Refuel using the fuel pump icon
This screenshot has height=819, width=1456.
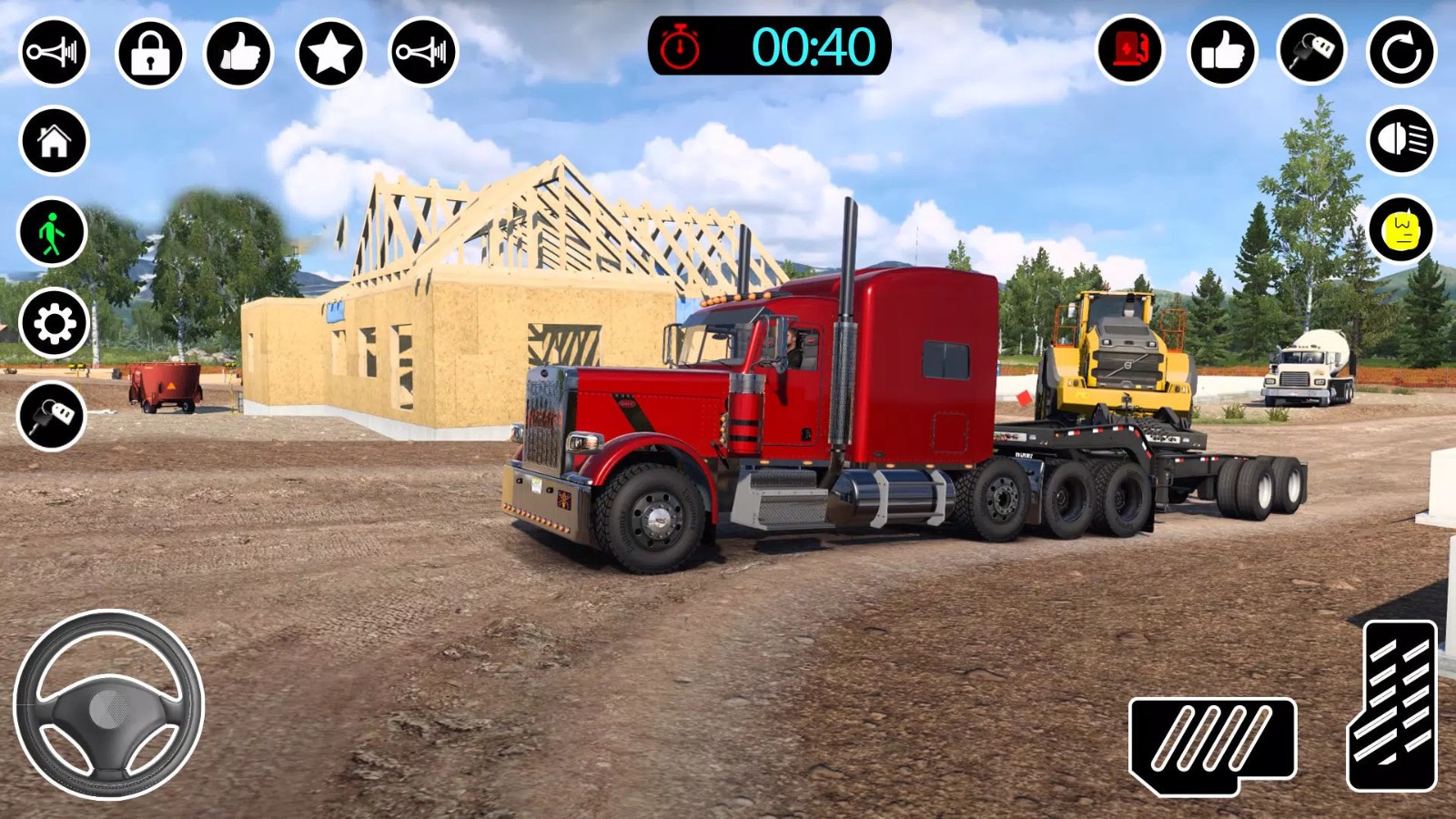pyautogui.click(x=1128, y=52)
